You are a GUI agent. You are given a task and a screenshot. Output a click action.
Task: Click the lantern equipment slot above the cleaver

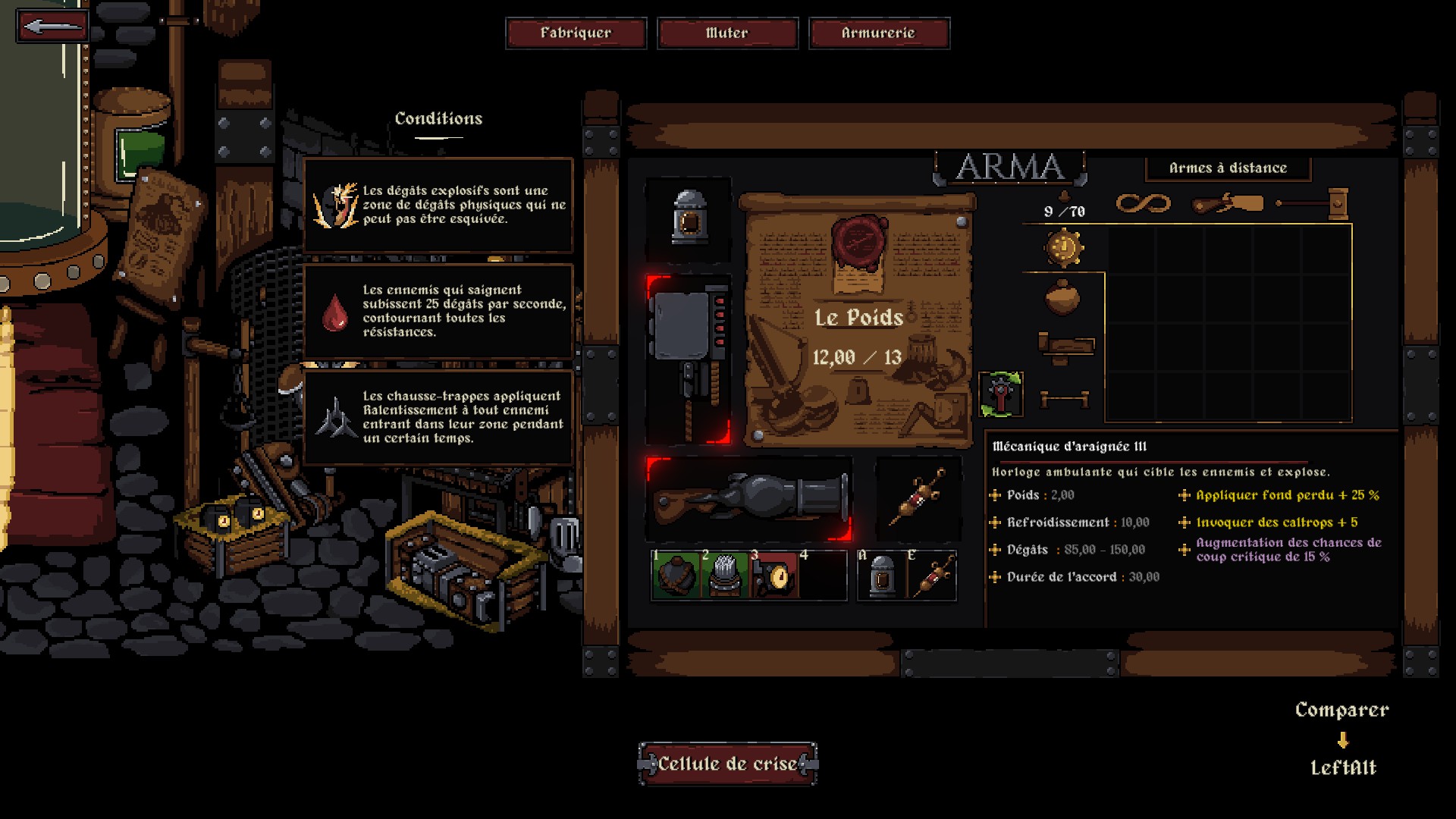[689, 218]
